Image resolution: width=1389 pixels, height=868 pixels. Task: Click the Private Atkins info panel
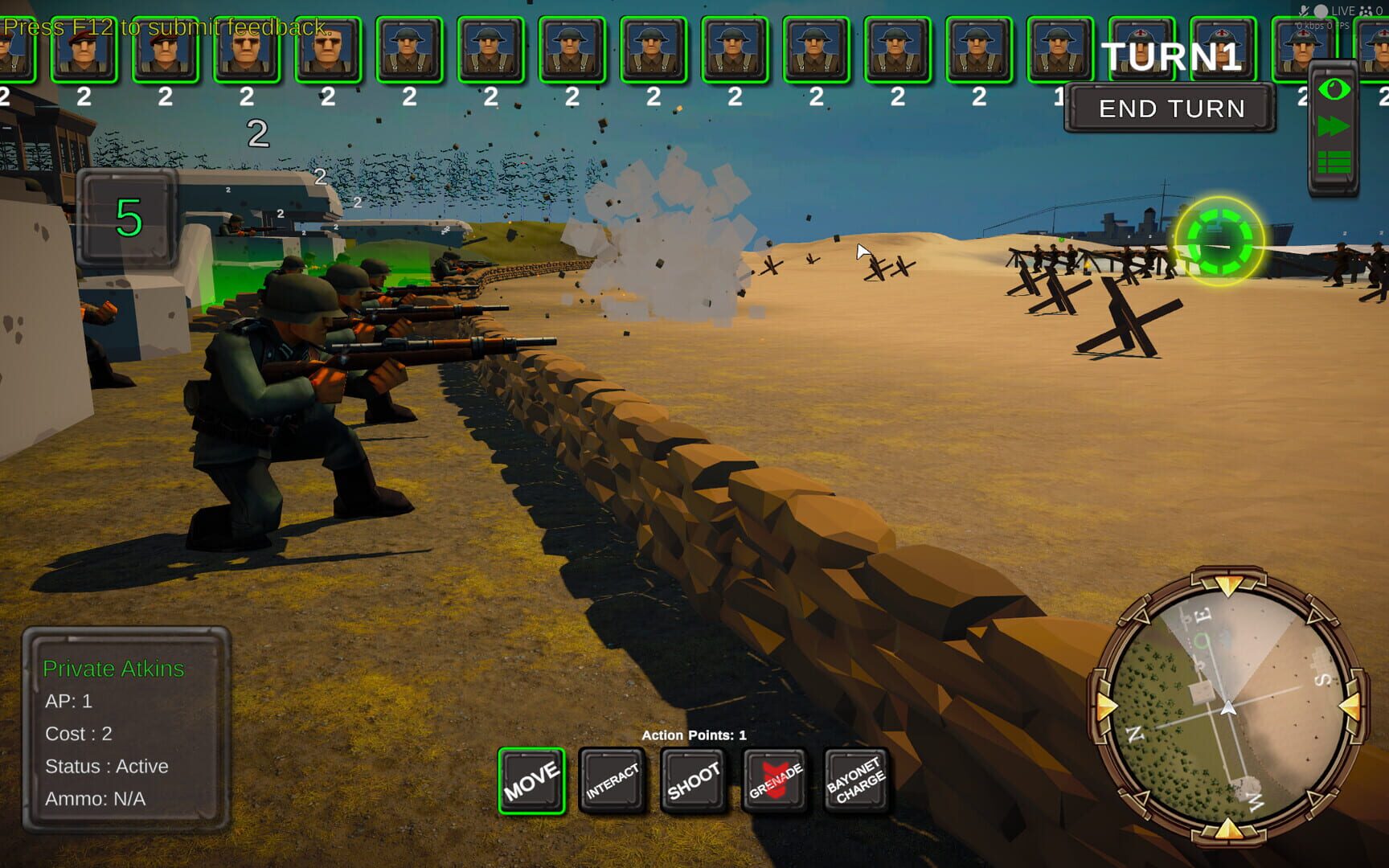point(127,735)
